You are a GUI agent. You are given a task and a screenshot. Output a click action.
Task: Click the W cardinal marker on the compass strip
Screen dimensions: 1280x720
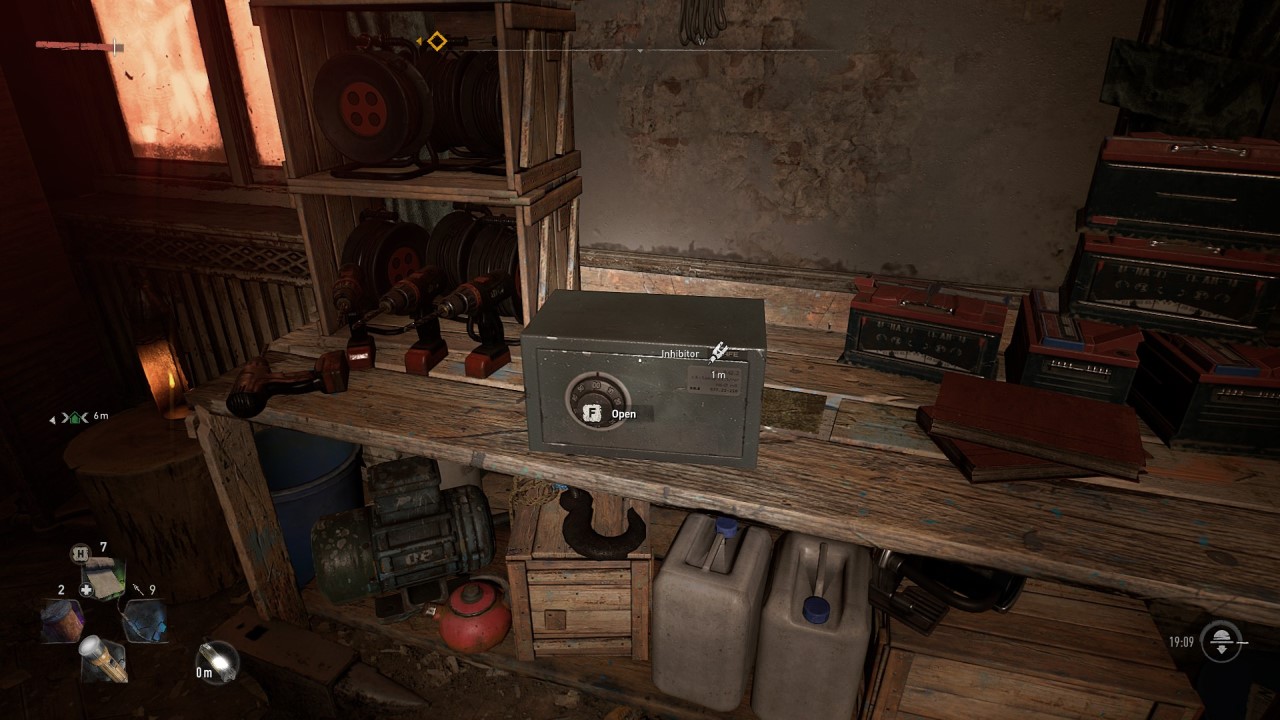point(701,42)
